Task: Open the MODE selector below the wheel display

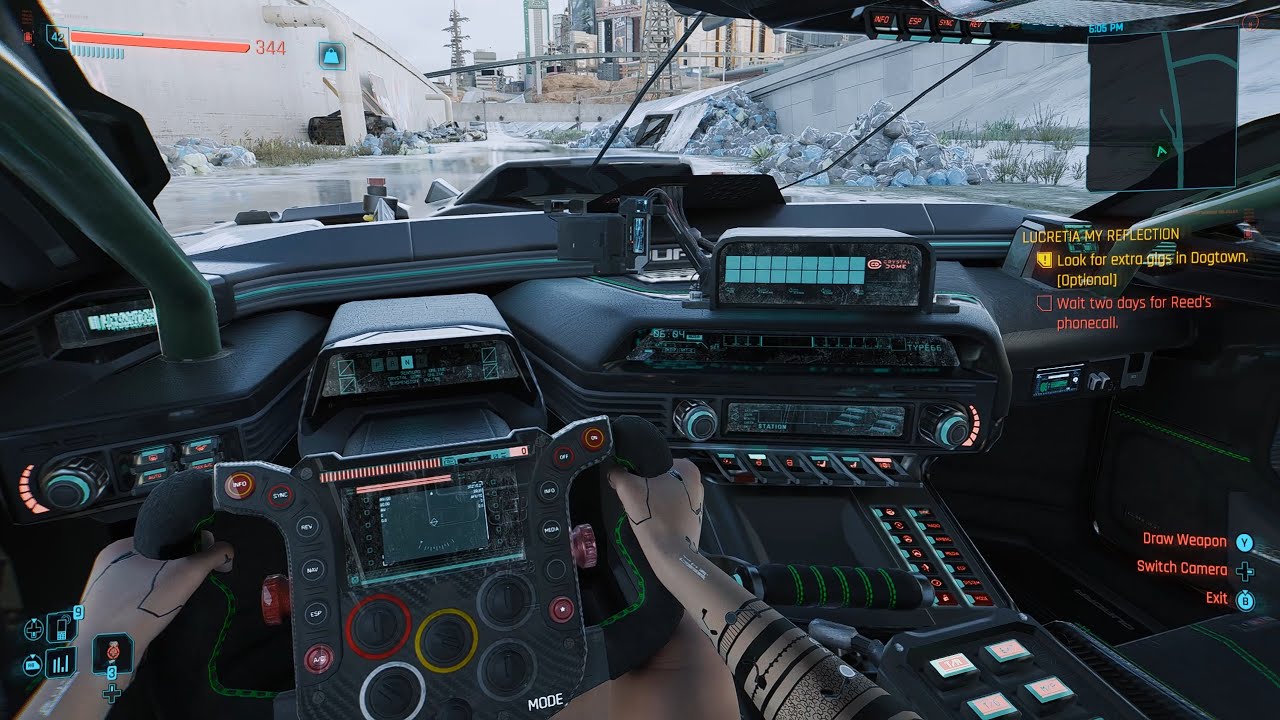Action: point(546,701)
